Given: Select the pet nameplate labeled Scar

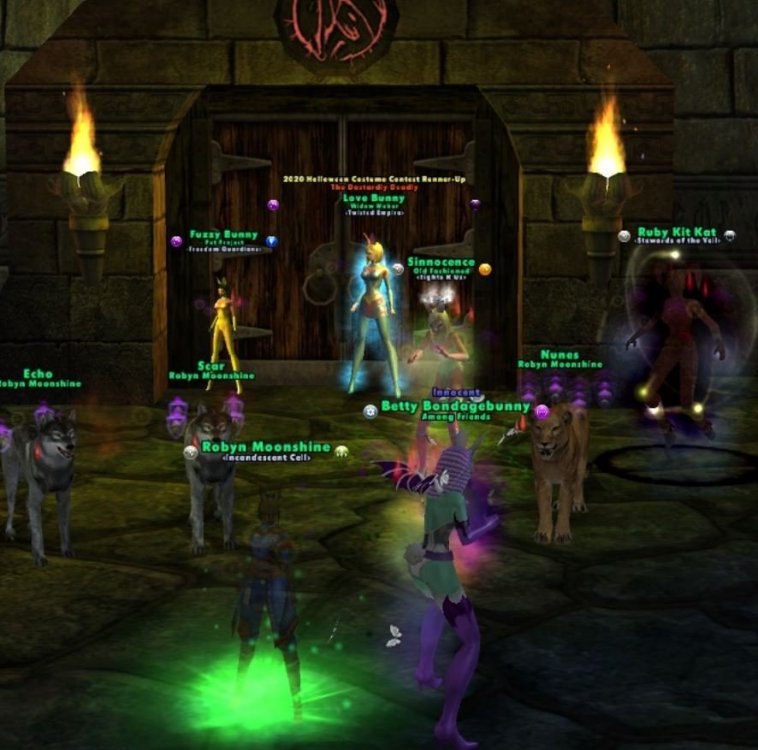Looking at the screenshot, I should pyautogui.click(x=210, y=366).
